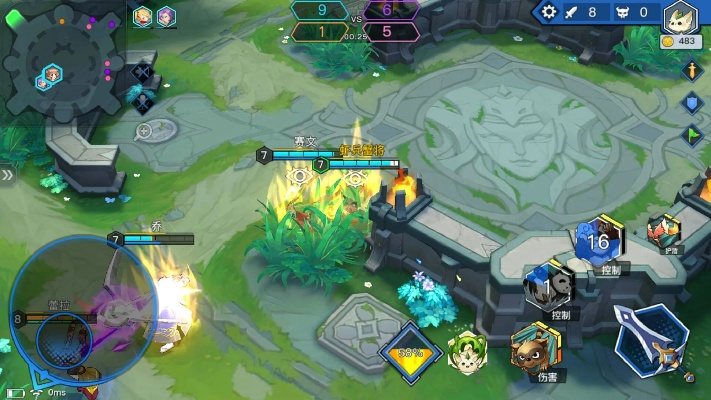Send the green flag gather signal

[691, 134]
